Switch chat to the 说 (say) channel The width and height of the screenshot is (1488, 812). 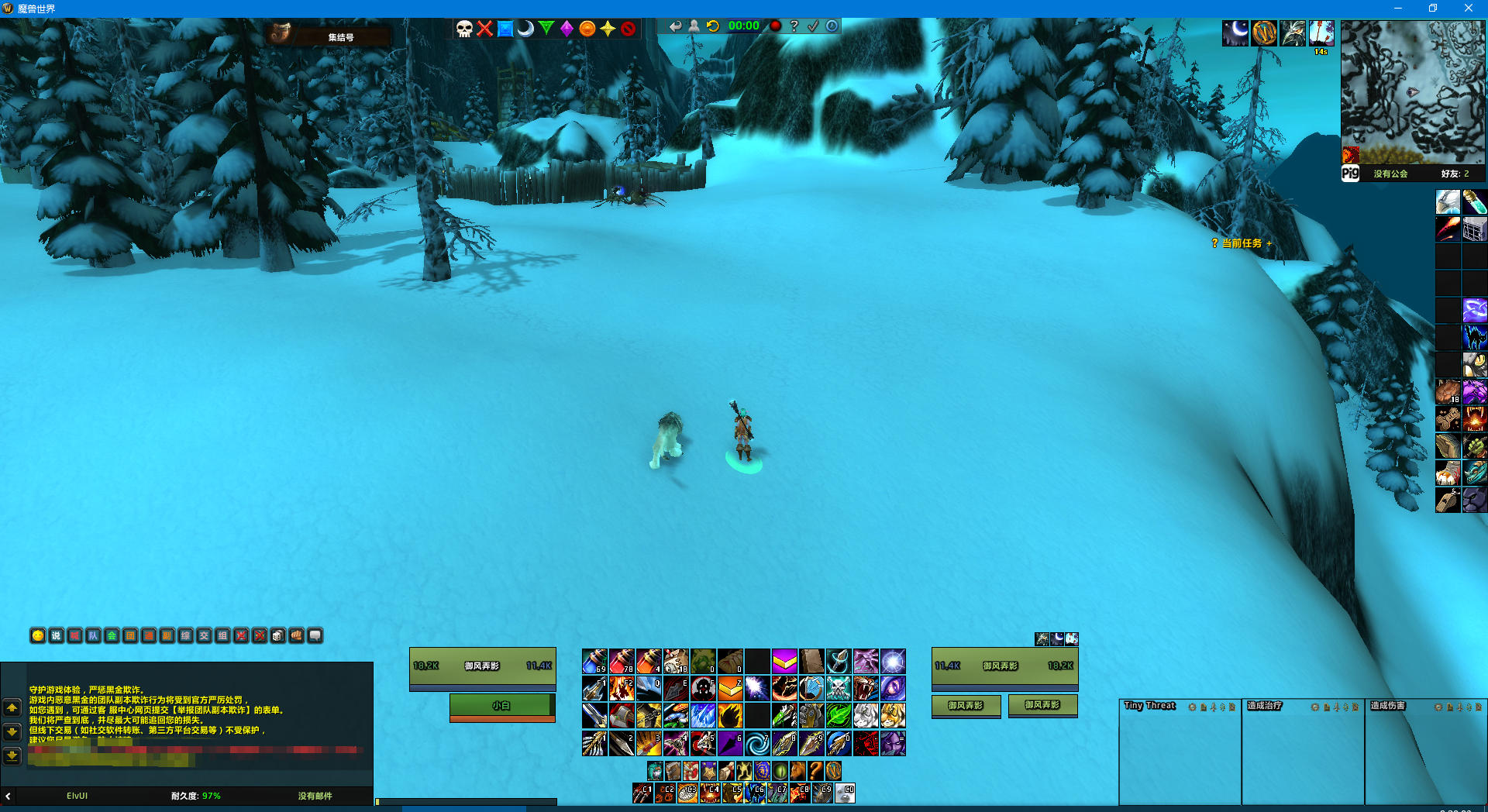pyautogui.click(x=56, y=635)
